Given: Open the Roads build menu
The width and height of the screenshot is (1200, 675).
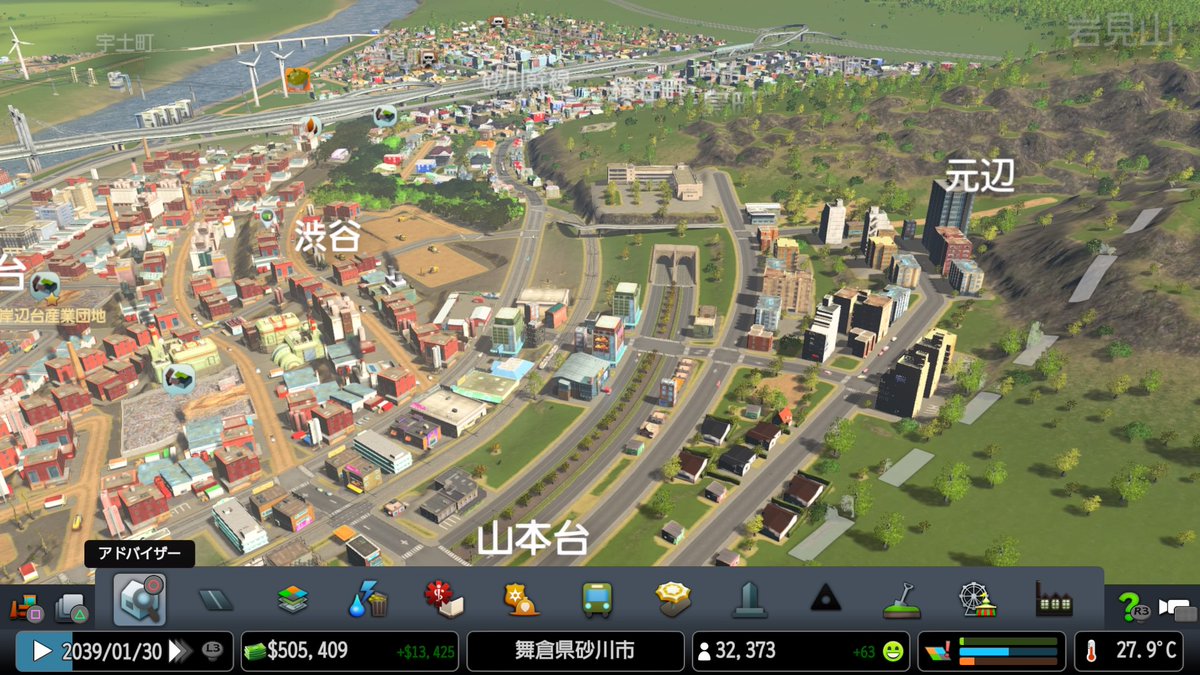Looking at the screenshot, I should 216,600.
